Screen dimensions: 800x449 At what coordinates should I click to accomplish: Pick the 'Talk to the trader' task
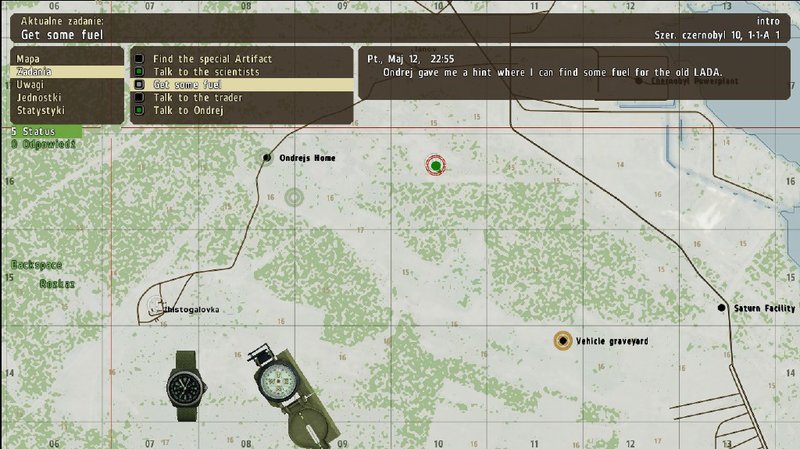coord(199,97)
